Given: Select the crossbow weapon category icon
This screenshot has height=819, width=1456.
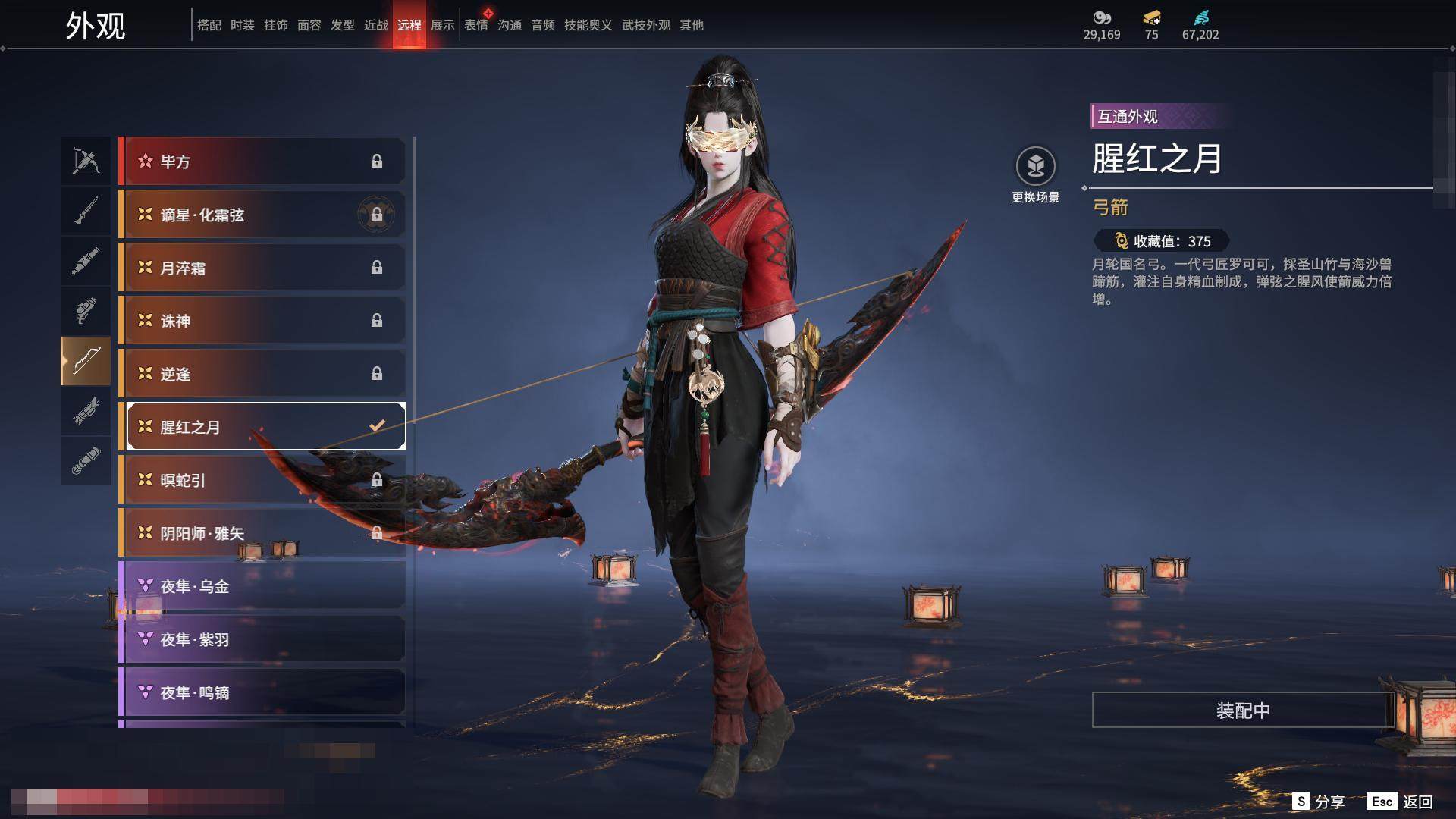Looking at the screenshot, I should [86, 161].
